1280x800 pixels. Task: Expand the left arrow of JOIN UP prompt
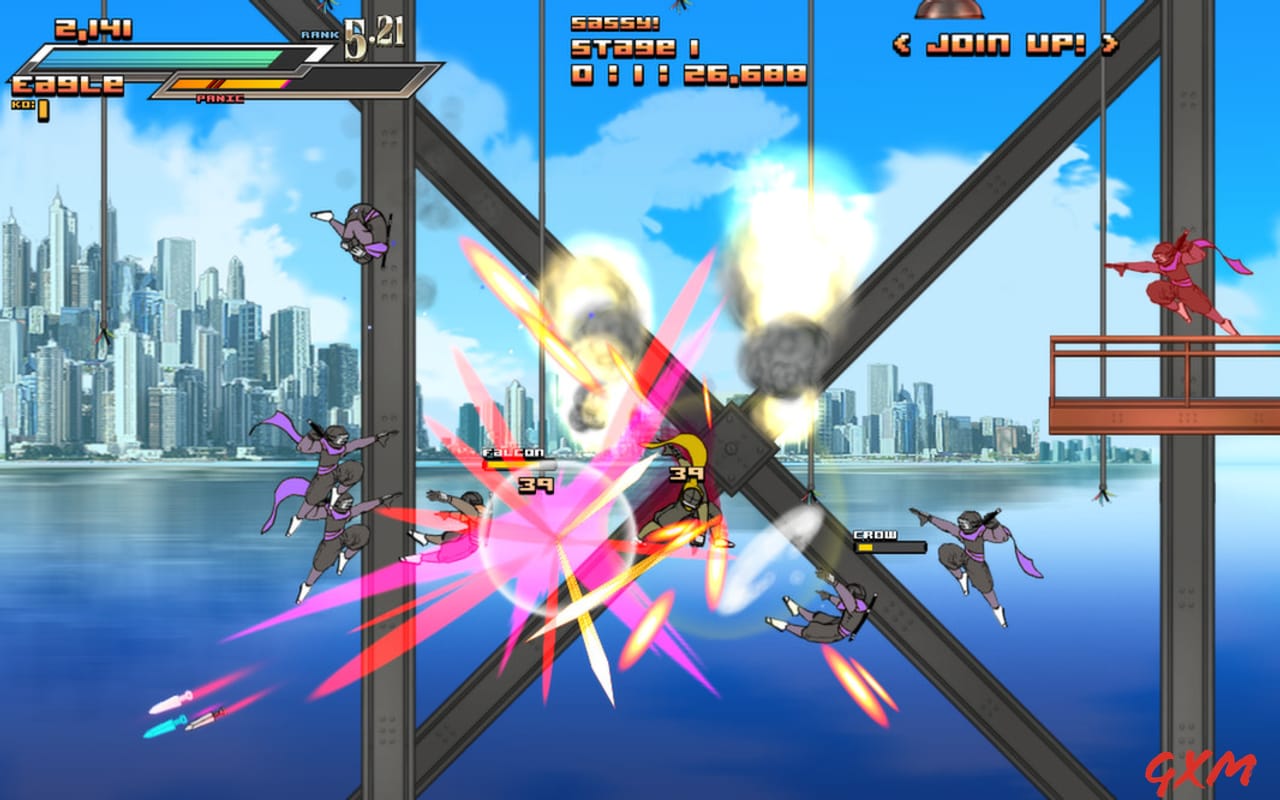pos(903,42)
